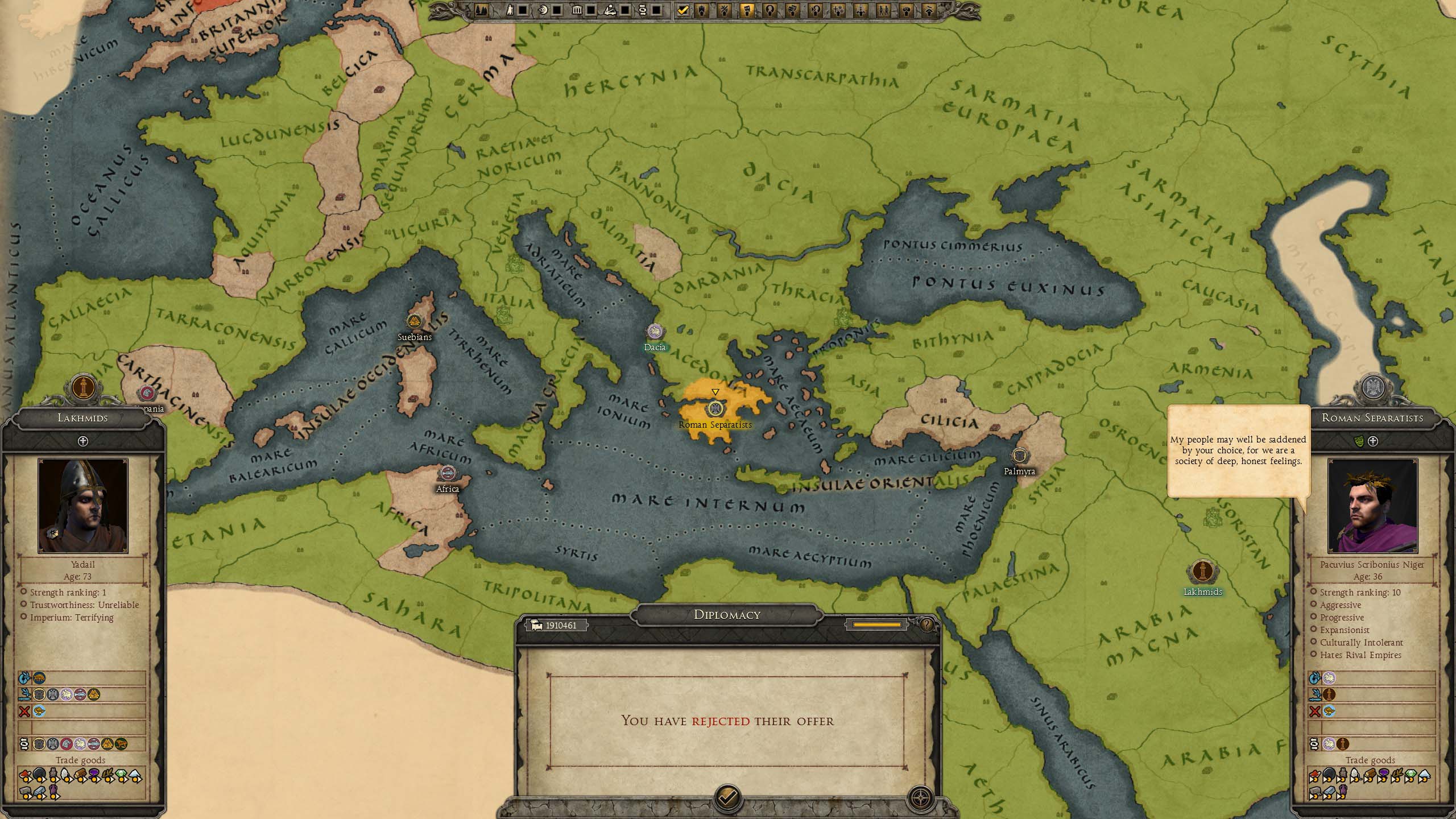
Task: Toggle the checkbox beside the eye filter
Action: pos(557,10)
